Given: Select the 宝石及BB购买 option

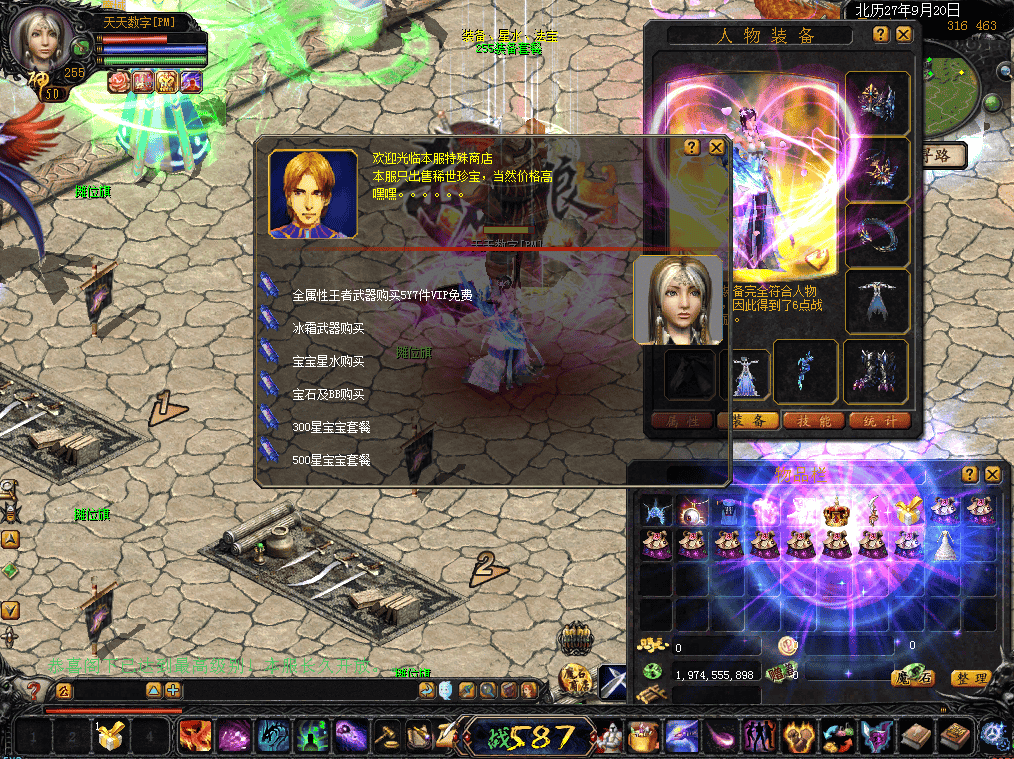Looking at the screenshot, I should point(328,394).
